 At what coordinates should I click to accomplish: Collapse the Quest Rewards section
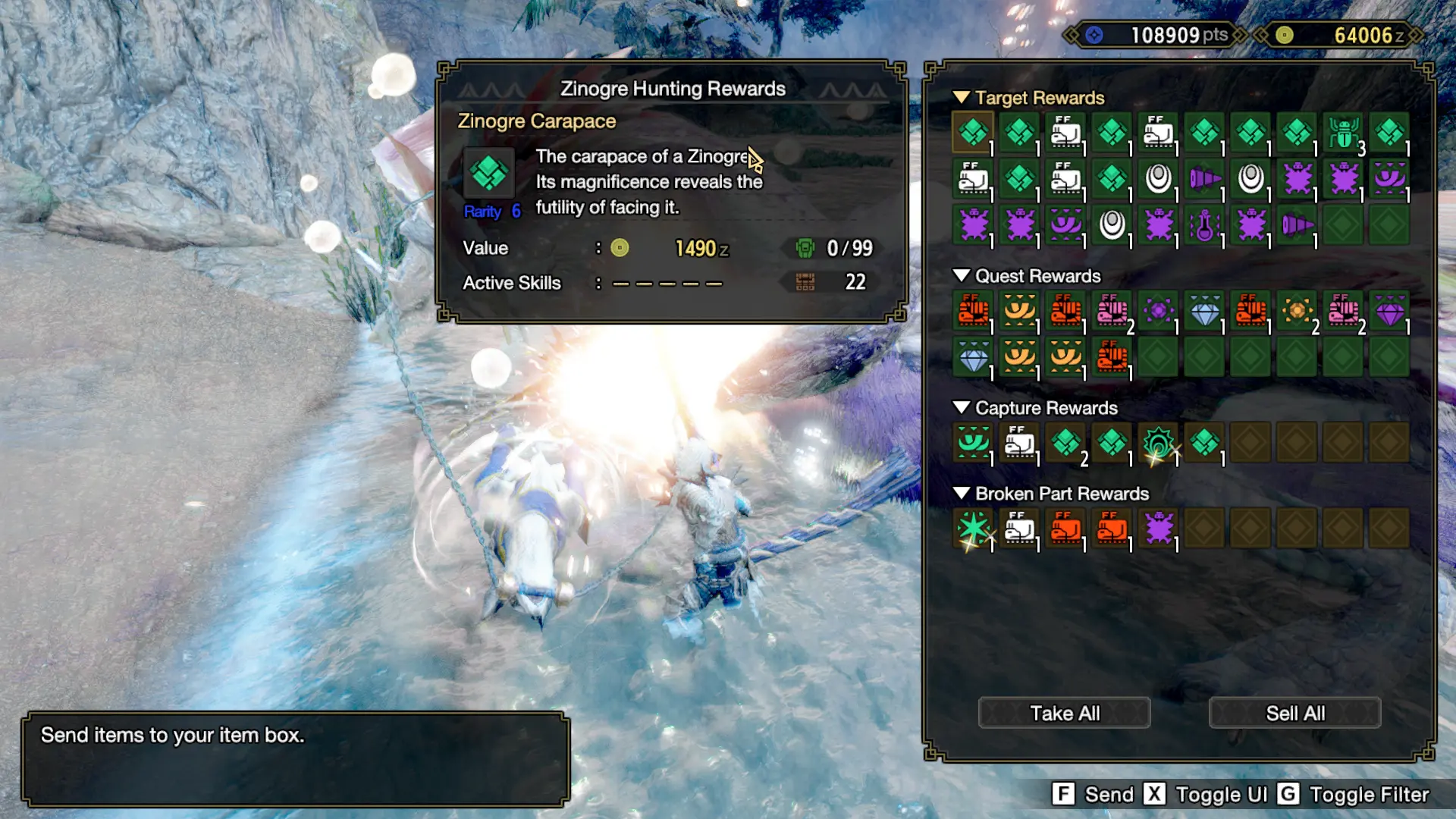point(963,276)
